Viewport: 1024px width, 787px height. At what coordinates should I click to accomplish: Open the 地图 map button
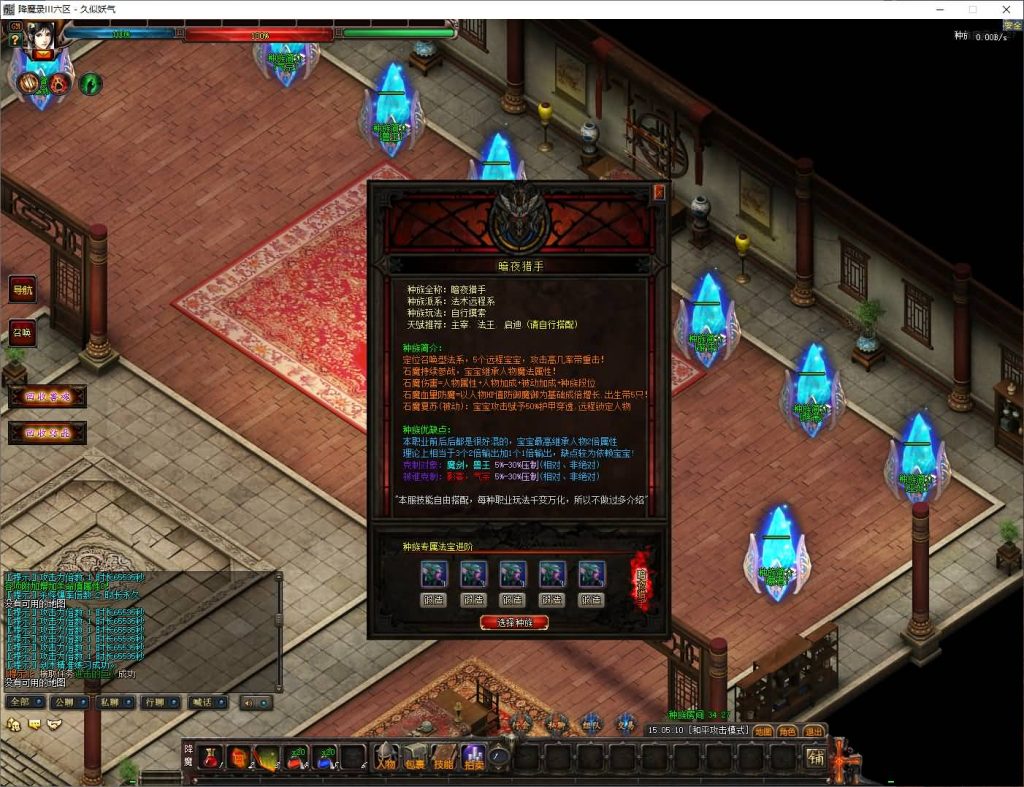[x=762, y=731]
